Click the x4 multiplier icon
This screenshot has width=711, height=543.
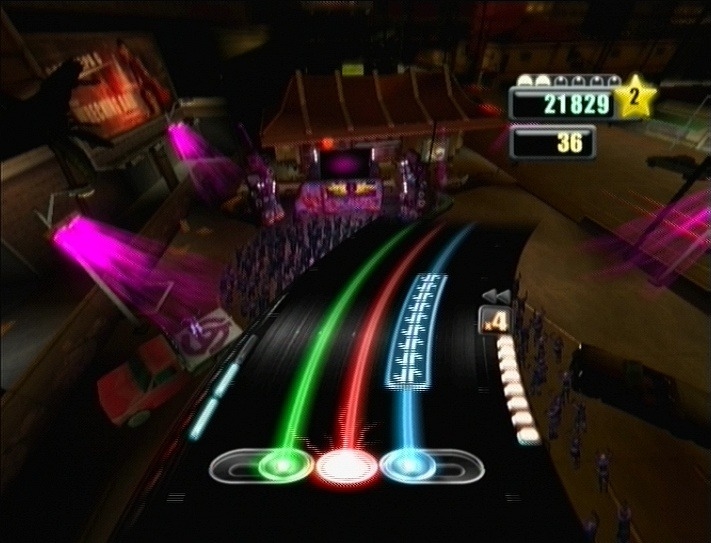coord(493,322)
